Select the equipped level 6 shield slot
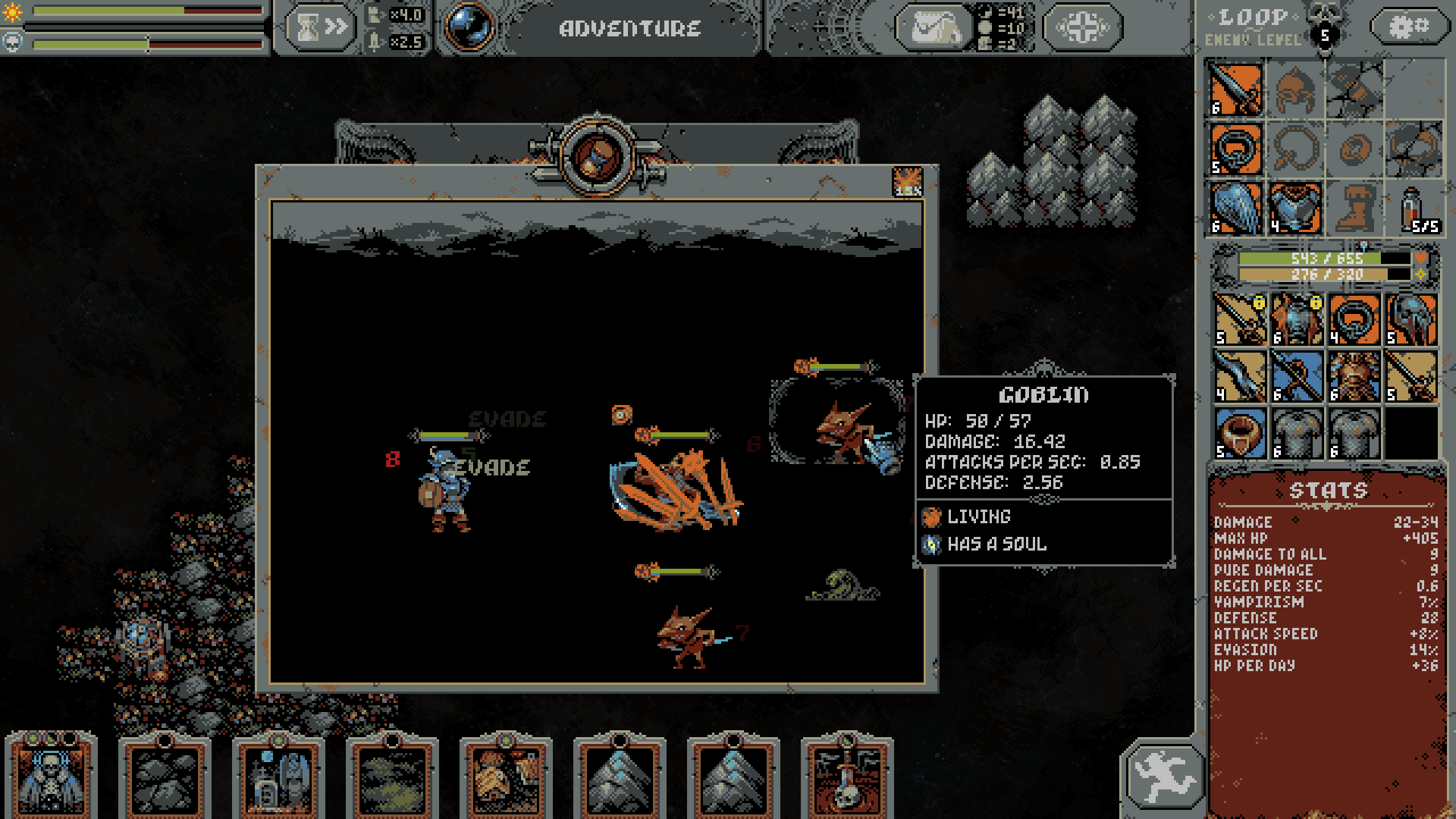 pos(1236,207)
